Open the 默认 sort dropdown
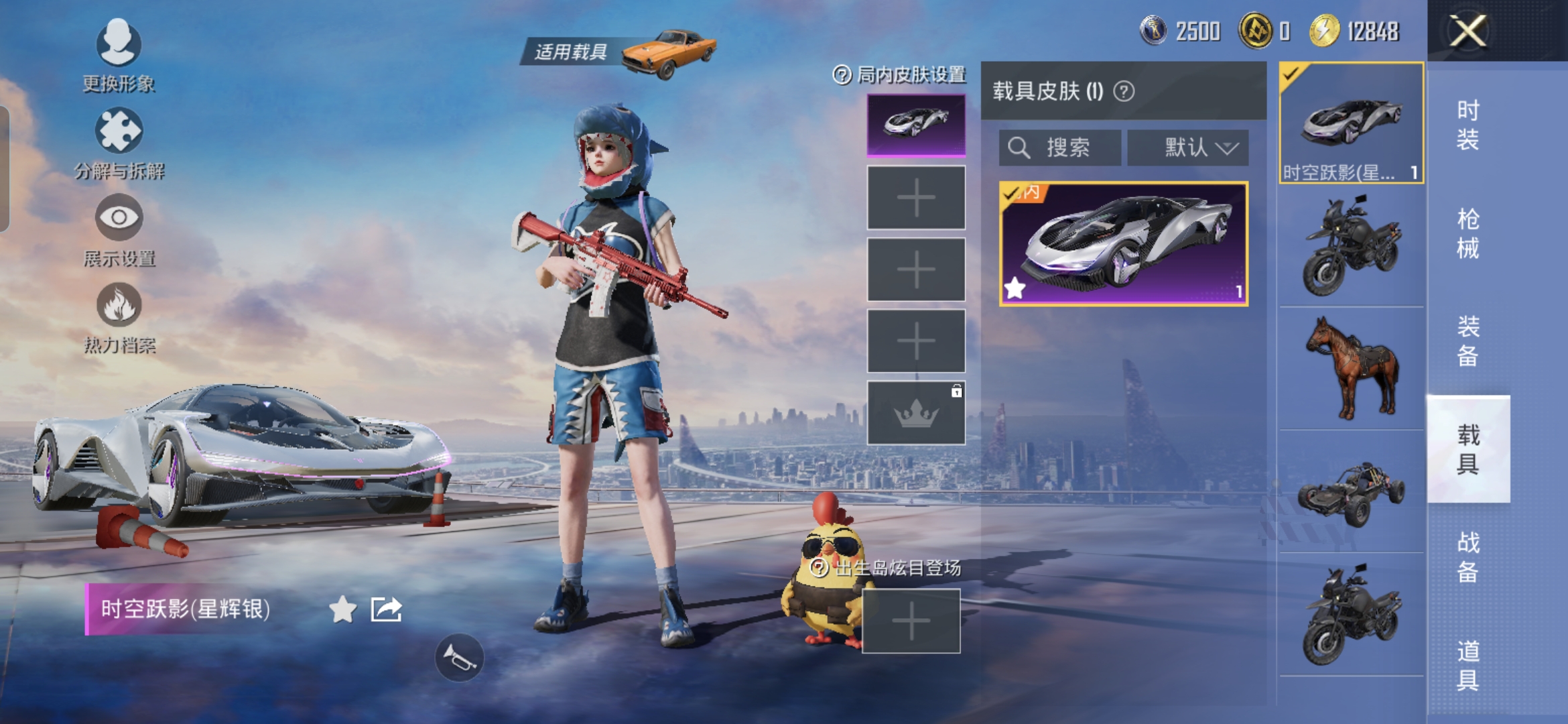This screenshot has height=724, width=1568. 1187,147
